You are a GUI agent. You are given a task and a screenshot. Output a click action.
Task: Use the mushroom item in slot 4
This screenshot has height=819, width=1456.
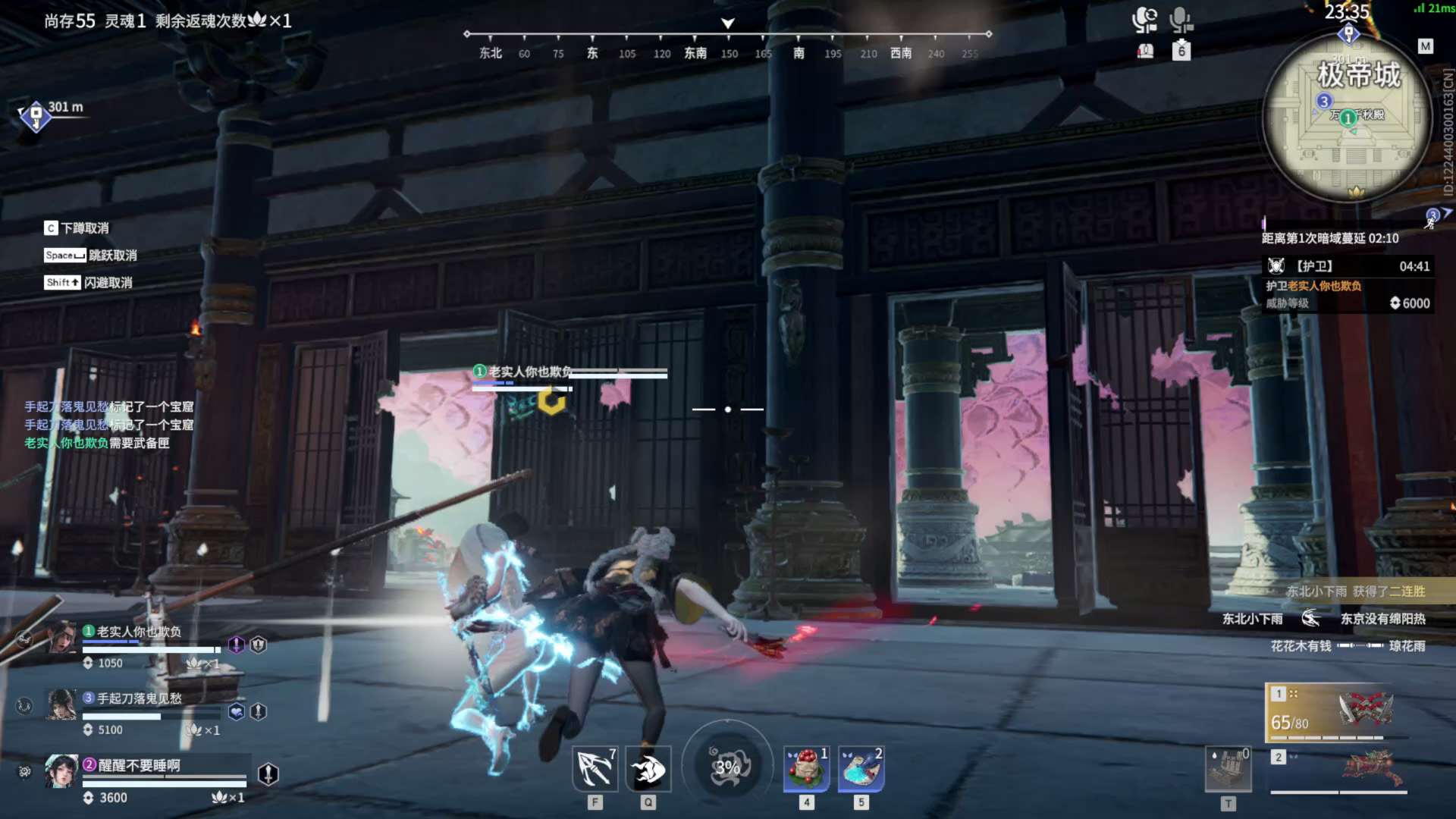coord(806,769)
